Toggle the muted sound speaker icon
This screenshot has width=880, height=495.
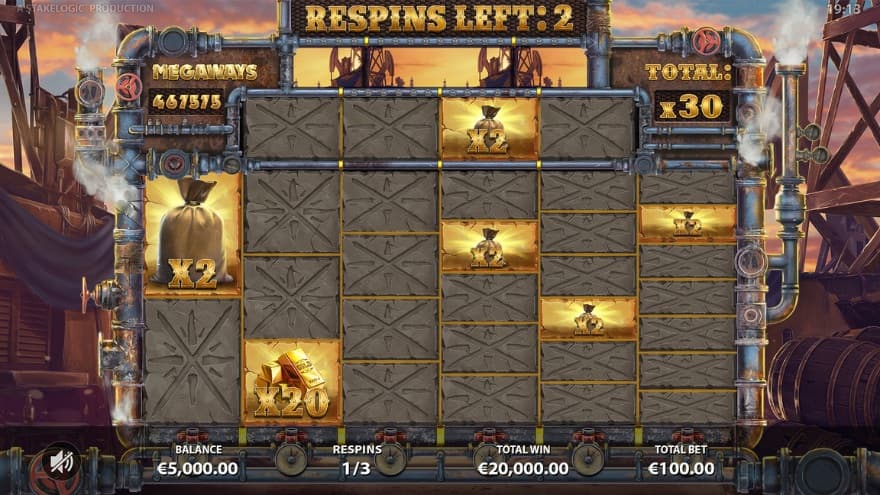click(x=61, y=463)
